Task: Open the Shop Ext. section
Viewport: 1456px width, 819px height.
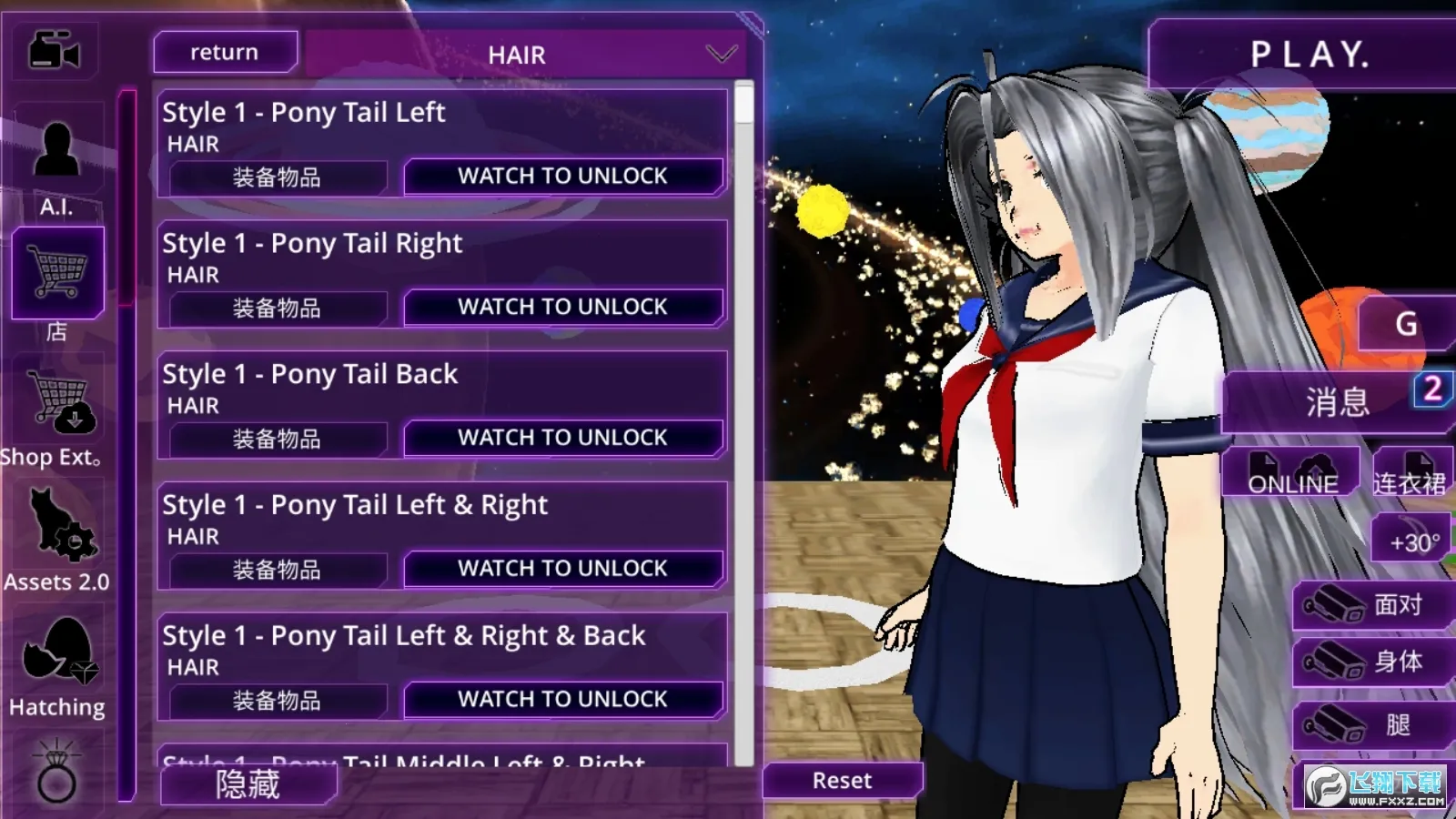Action: click(58, 409)
